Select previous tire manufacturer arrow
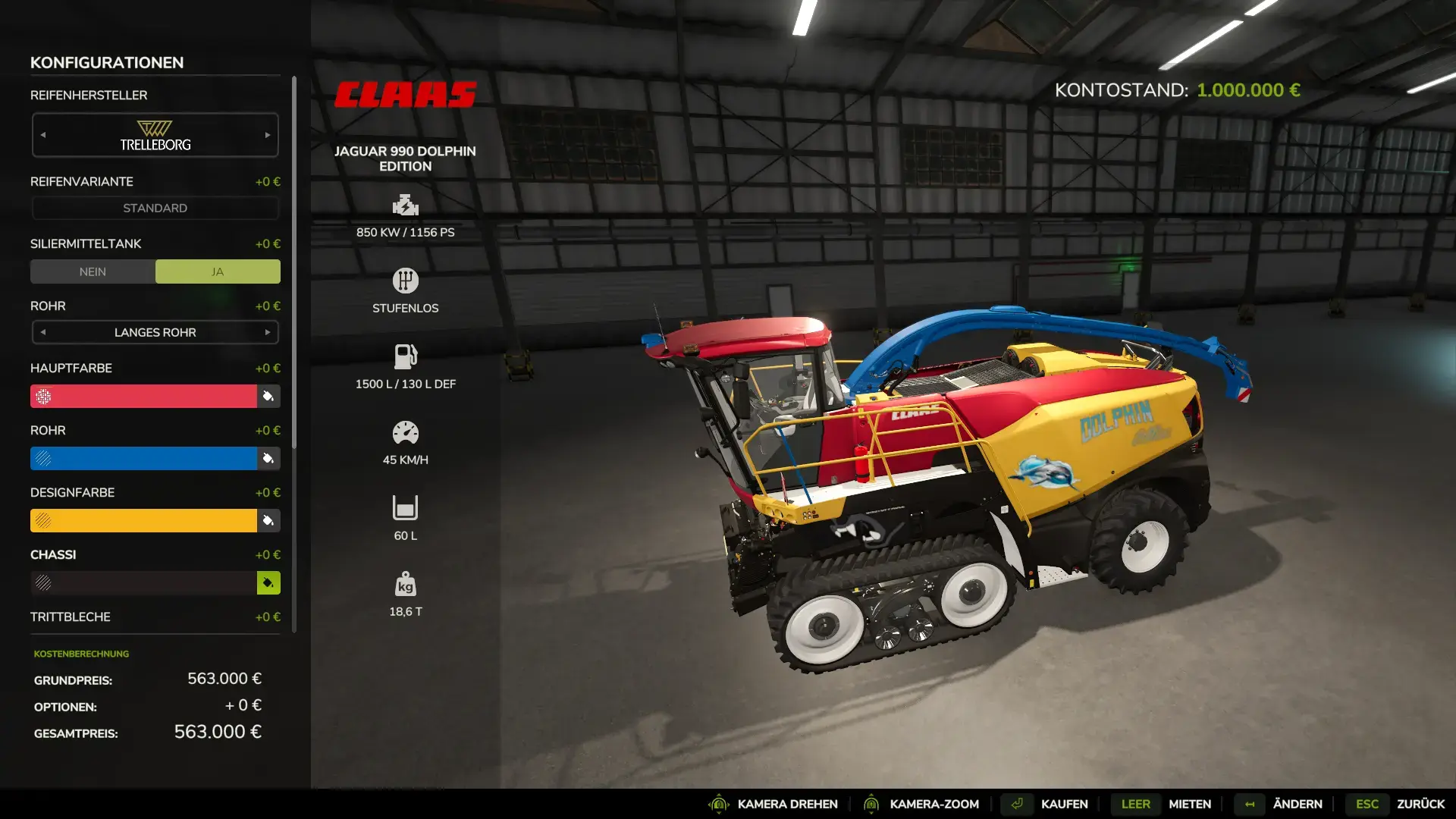Image resolution: width=1456 pixels, height=819 pixels. pyautogui.click(x=43, y=135)
